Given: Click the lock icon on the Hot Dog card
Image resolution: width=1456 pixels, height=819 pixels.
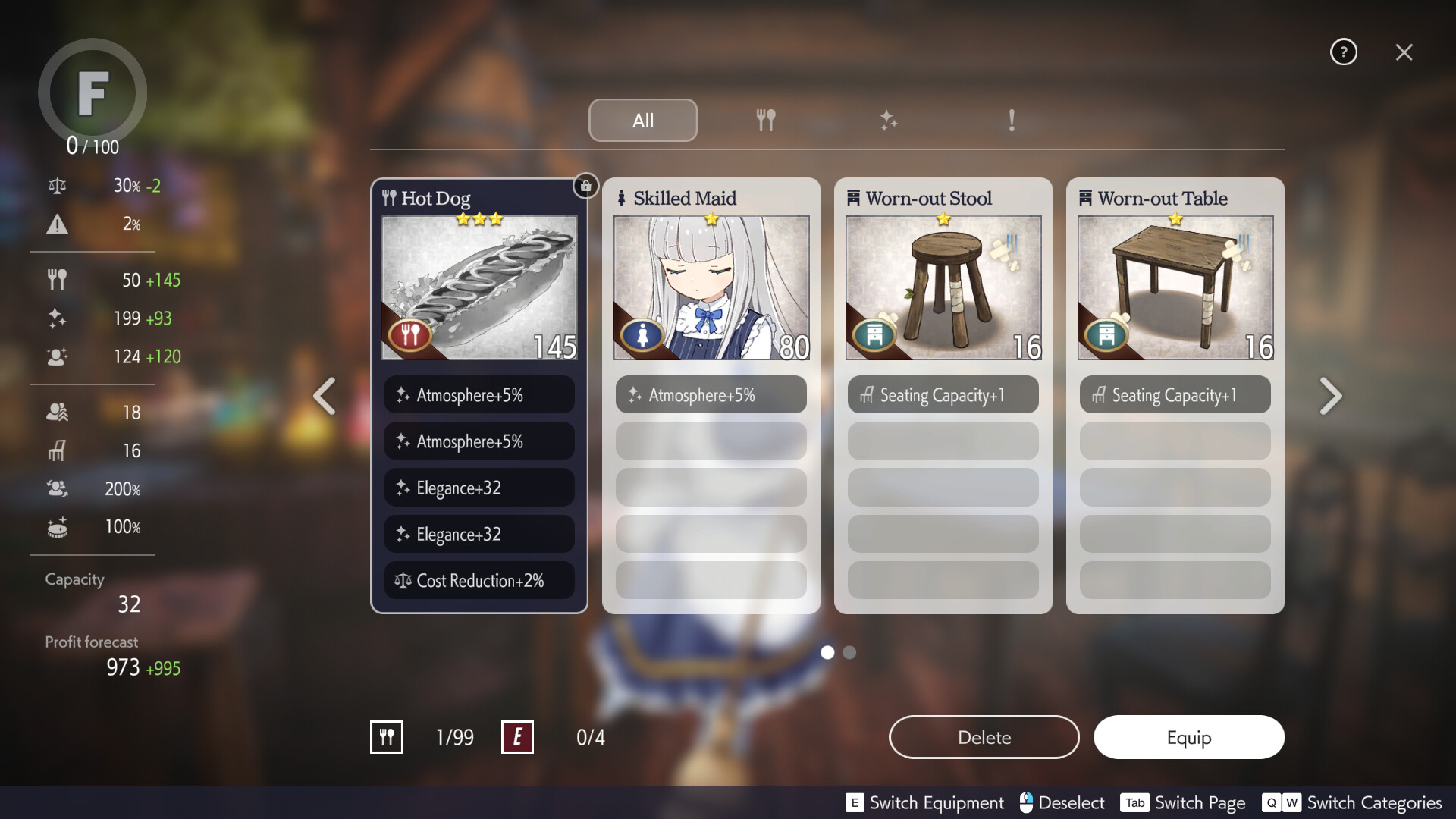Looking at the screenshot, I should (x=584, y=186).
